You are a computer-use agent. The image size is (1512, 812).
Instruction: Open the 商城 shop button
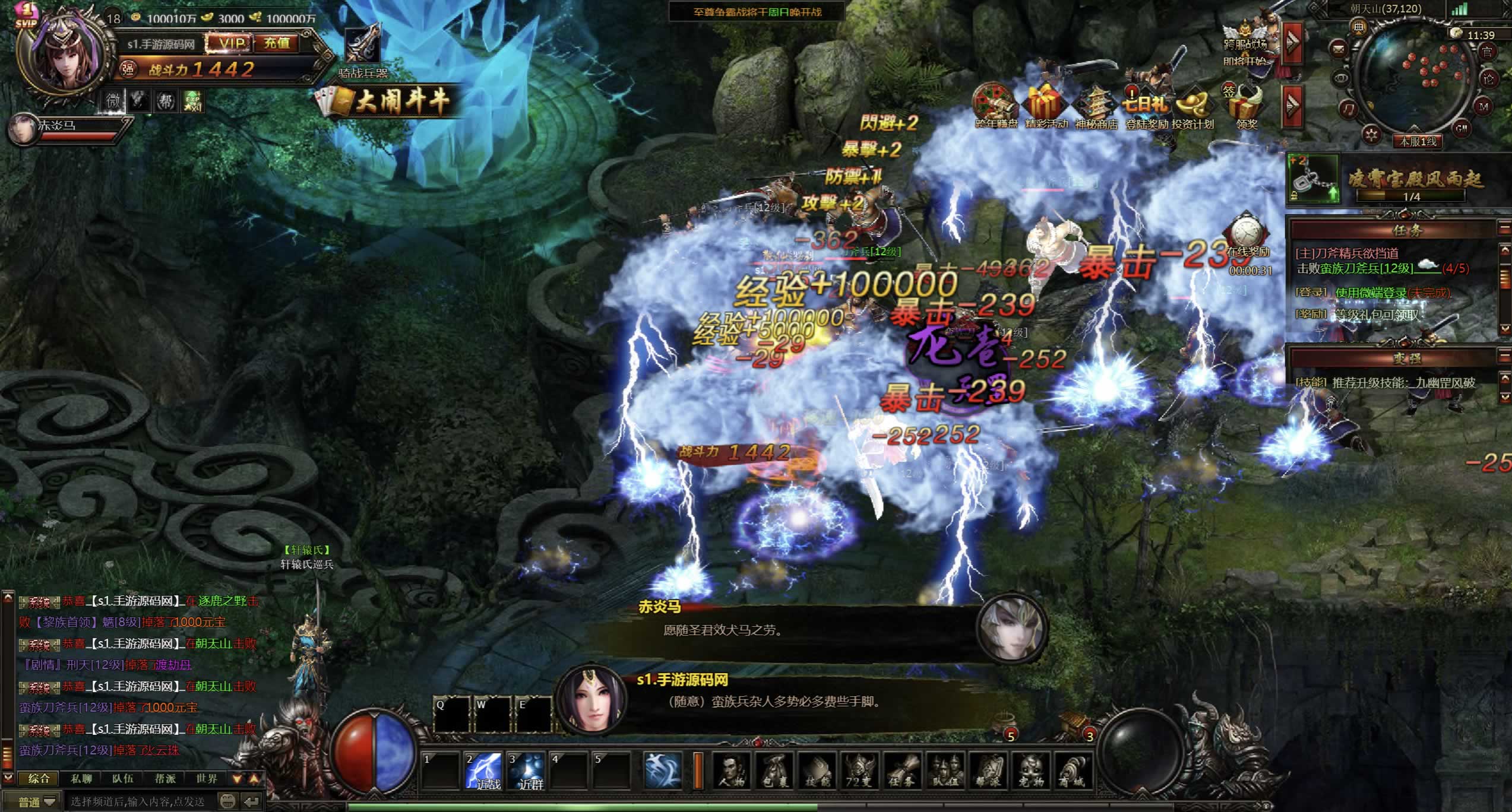pyautogui.click(x=1073, y=772)
